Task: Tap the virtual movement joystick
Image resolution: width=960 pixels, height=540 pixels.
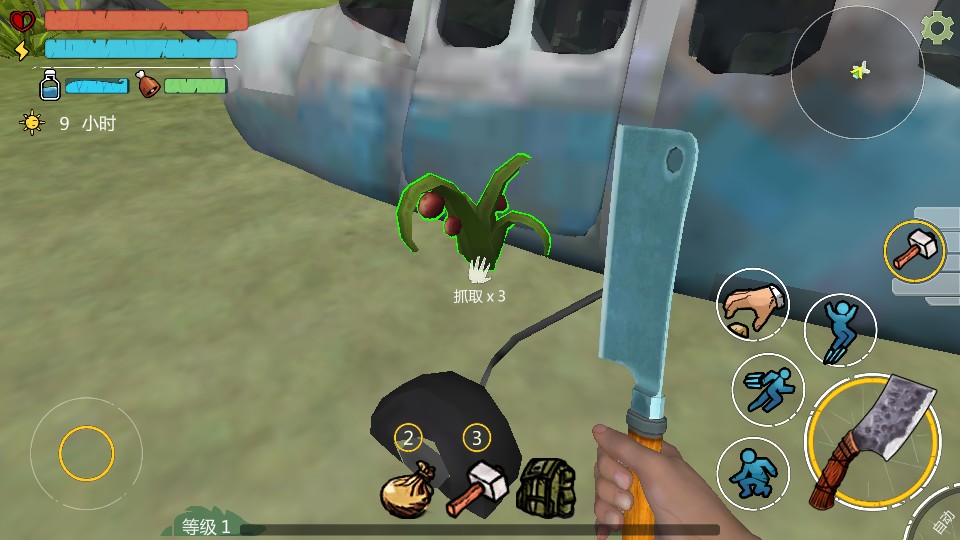Action: pyautogui.click(x=87, y=455)
